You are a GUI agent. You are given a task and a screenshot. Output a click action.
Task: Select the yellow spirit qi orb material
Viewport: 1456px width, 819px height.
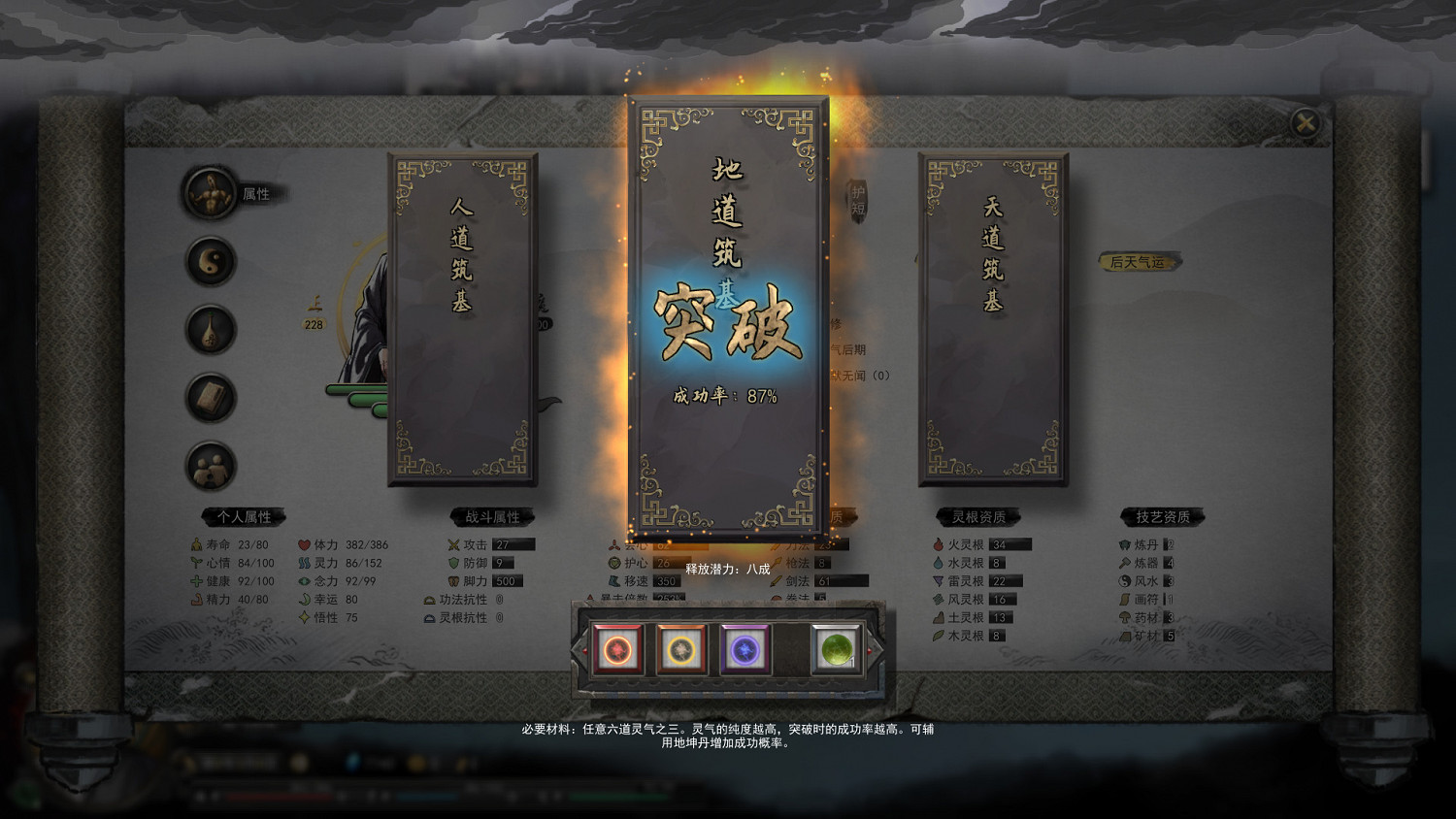(679, 648)
